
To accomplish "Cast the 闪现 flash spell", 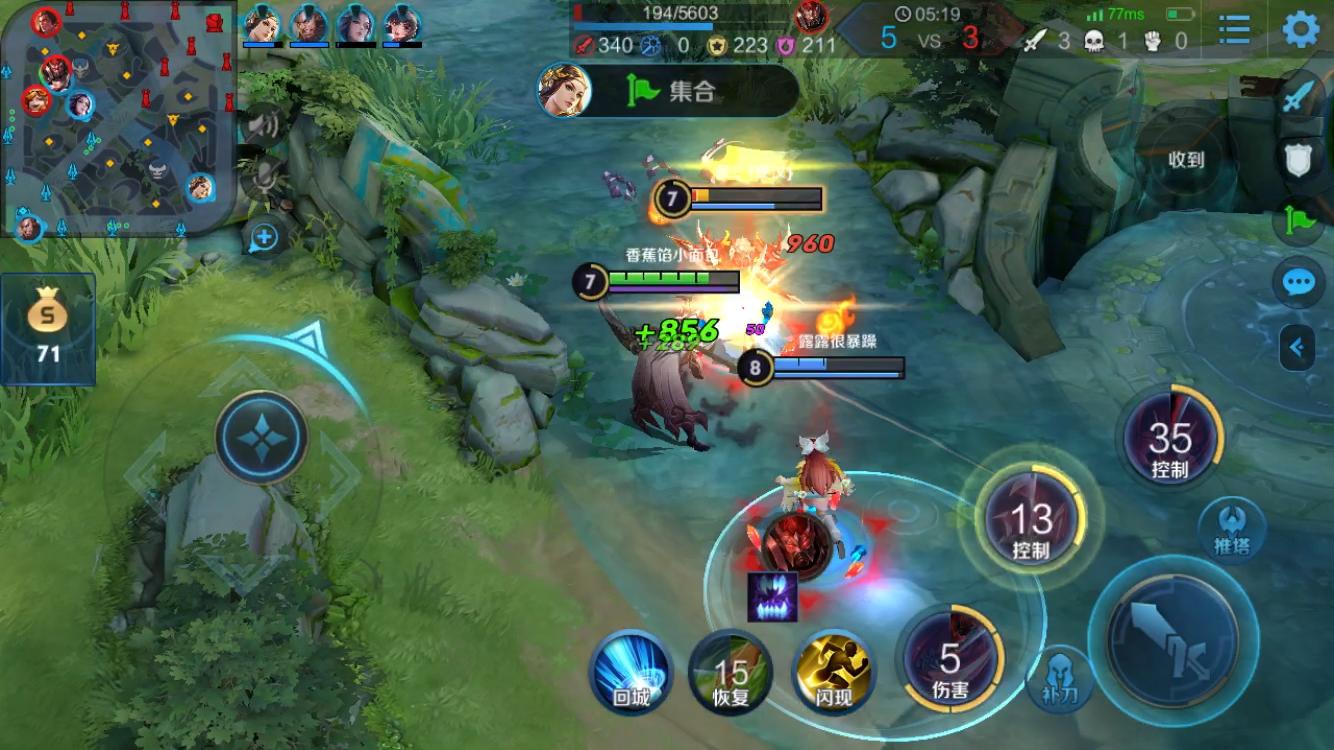I will coord(832,672).
